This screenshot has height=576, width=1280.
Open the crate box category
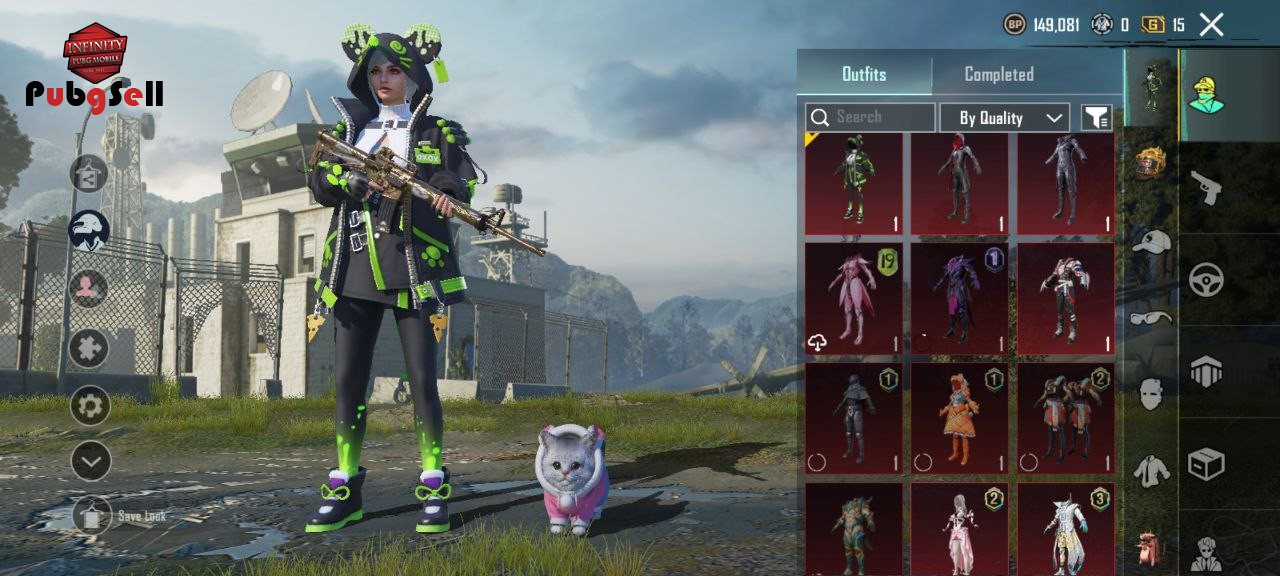click(x=1207, y=464)
